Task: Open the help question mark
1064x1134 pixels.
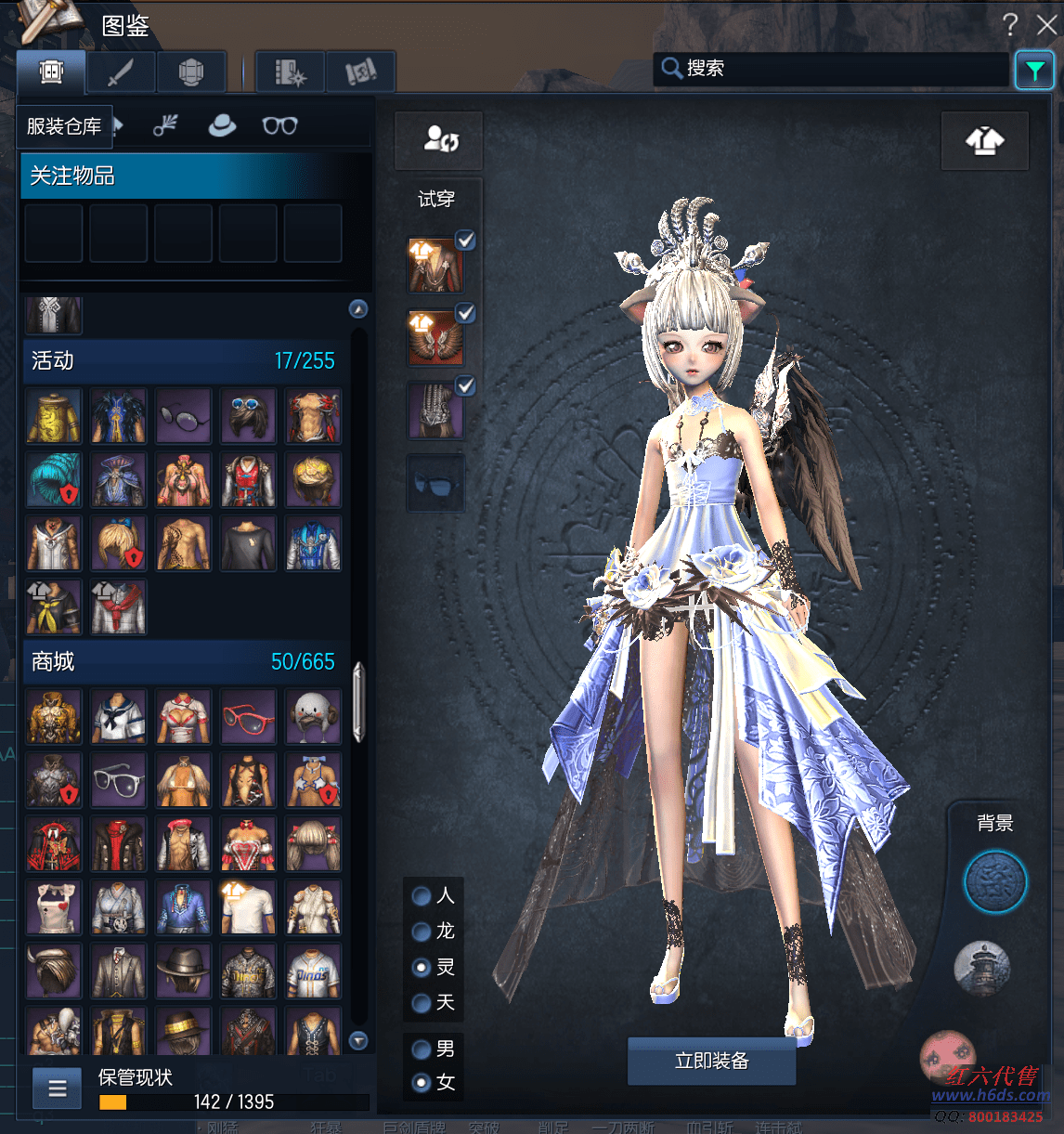Action: coord(1010,24)
